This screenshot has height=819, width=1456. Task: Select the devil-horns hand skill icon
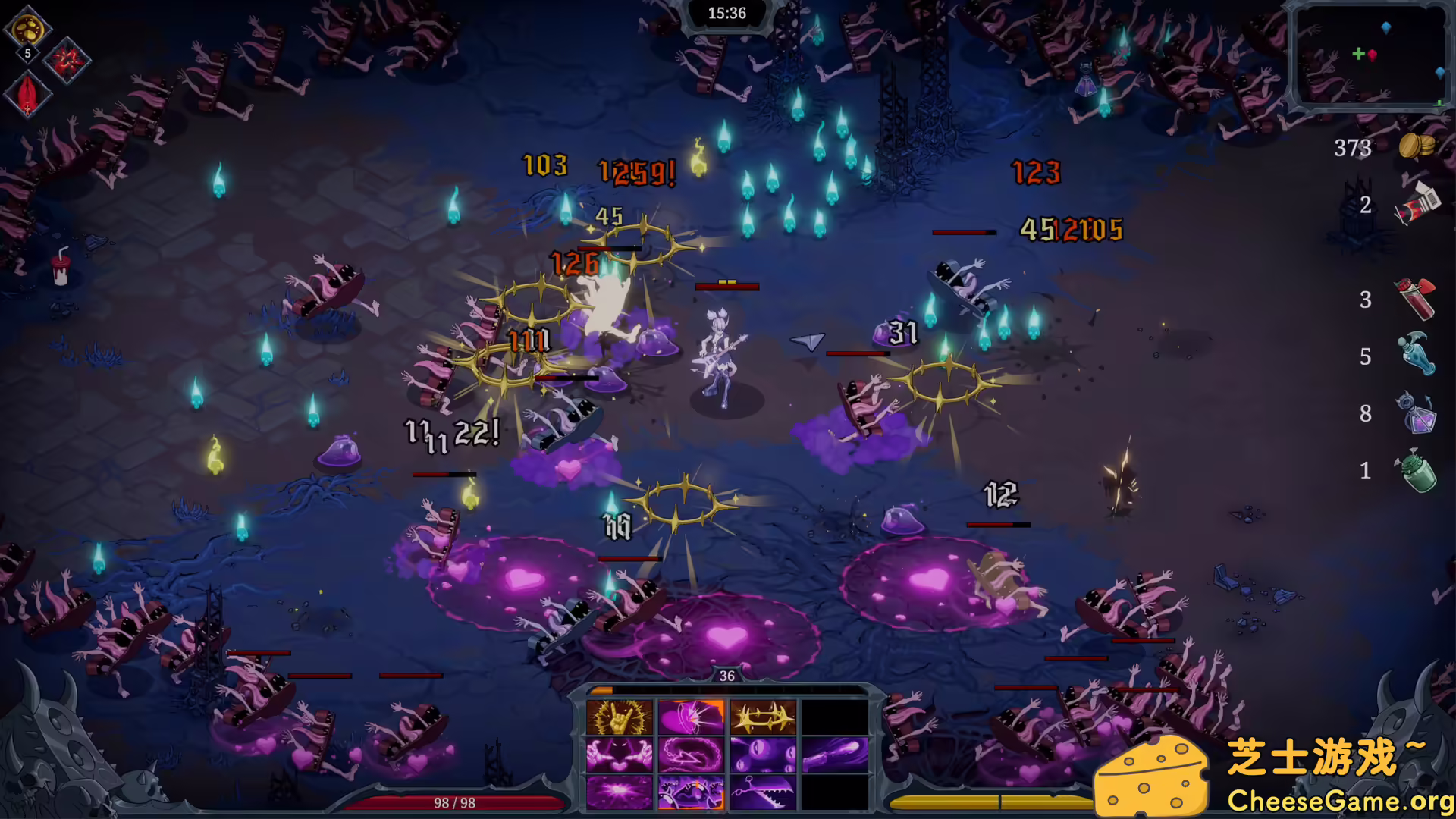(620, 717)
